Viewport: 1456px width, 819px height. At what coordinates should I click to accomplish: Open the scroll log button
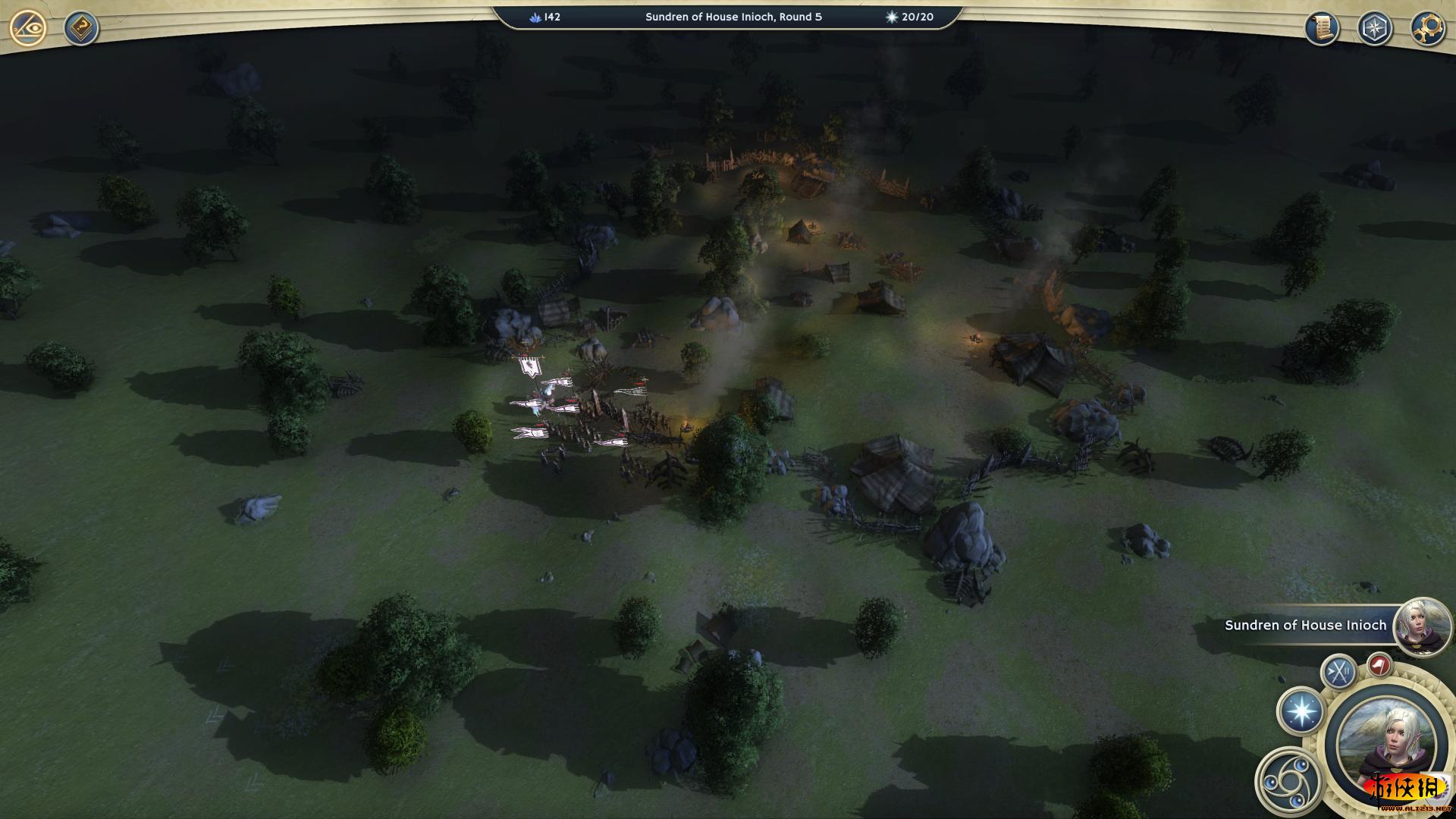coord(1321,29)
